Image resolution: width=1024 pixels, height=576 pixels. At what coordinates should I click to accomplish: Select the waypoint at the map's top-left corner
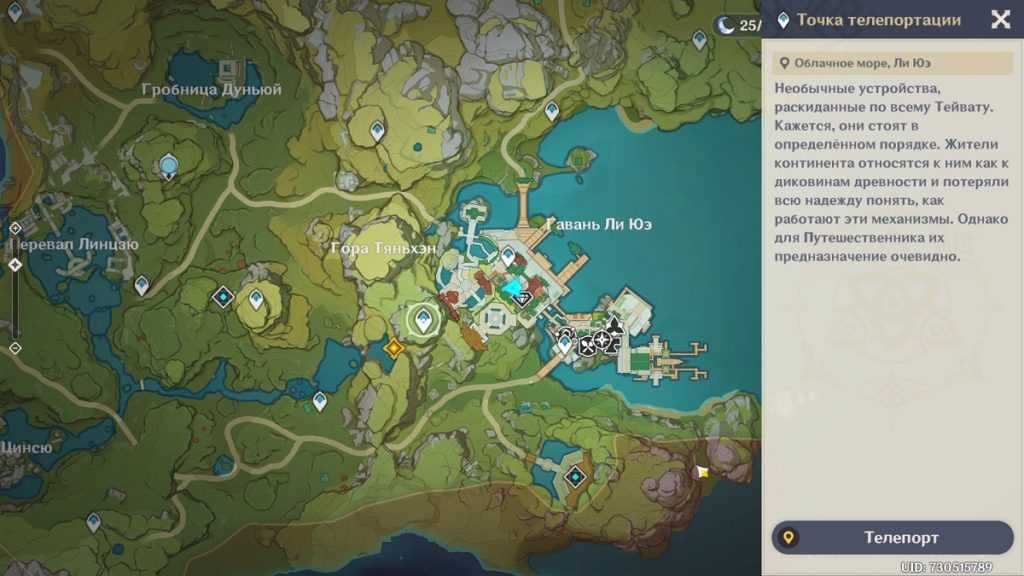pos(14,11)
